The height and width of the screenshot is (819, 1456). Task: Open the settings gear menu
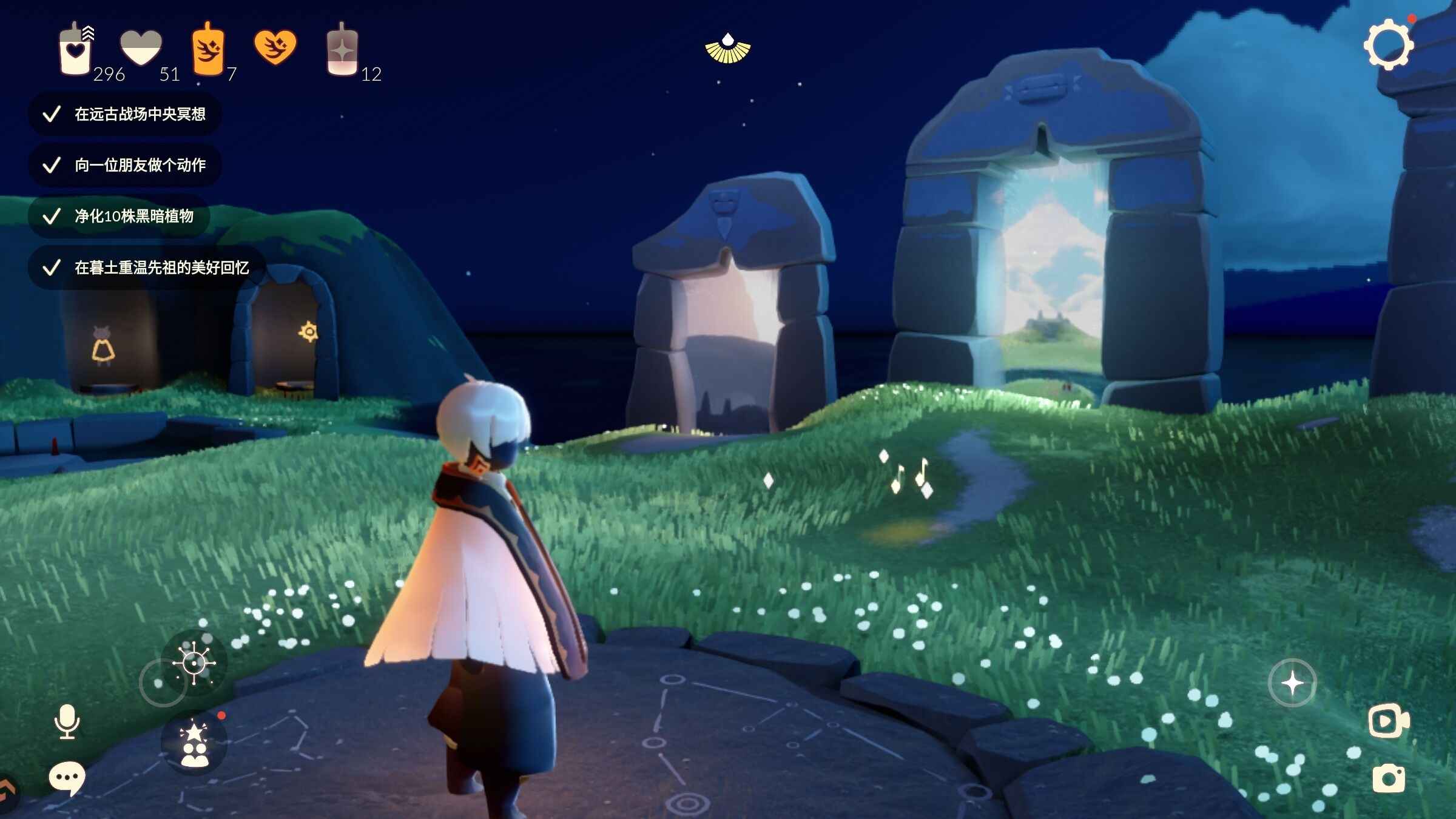point(1388,45)
